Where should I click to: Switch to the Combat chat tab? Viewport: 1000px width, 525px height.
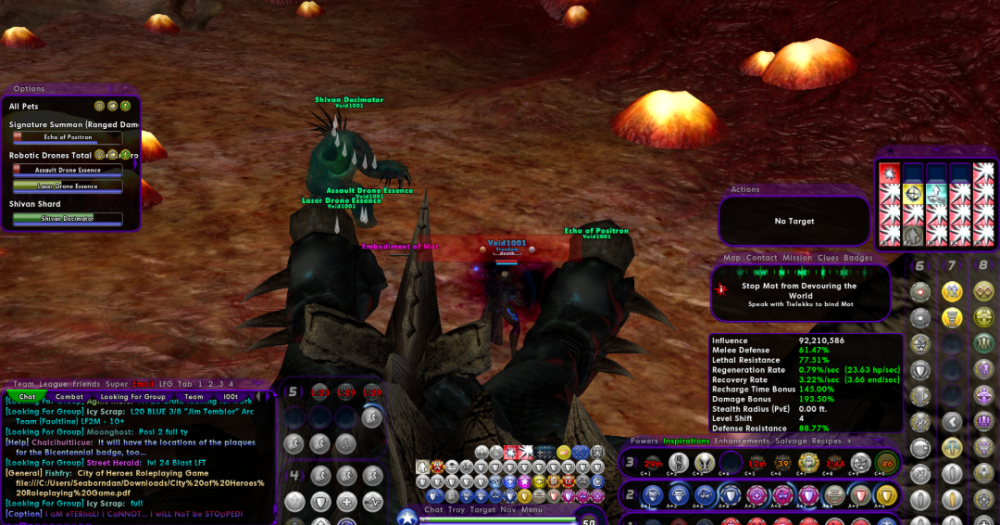coord(70,397)
